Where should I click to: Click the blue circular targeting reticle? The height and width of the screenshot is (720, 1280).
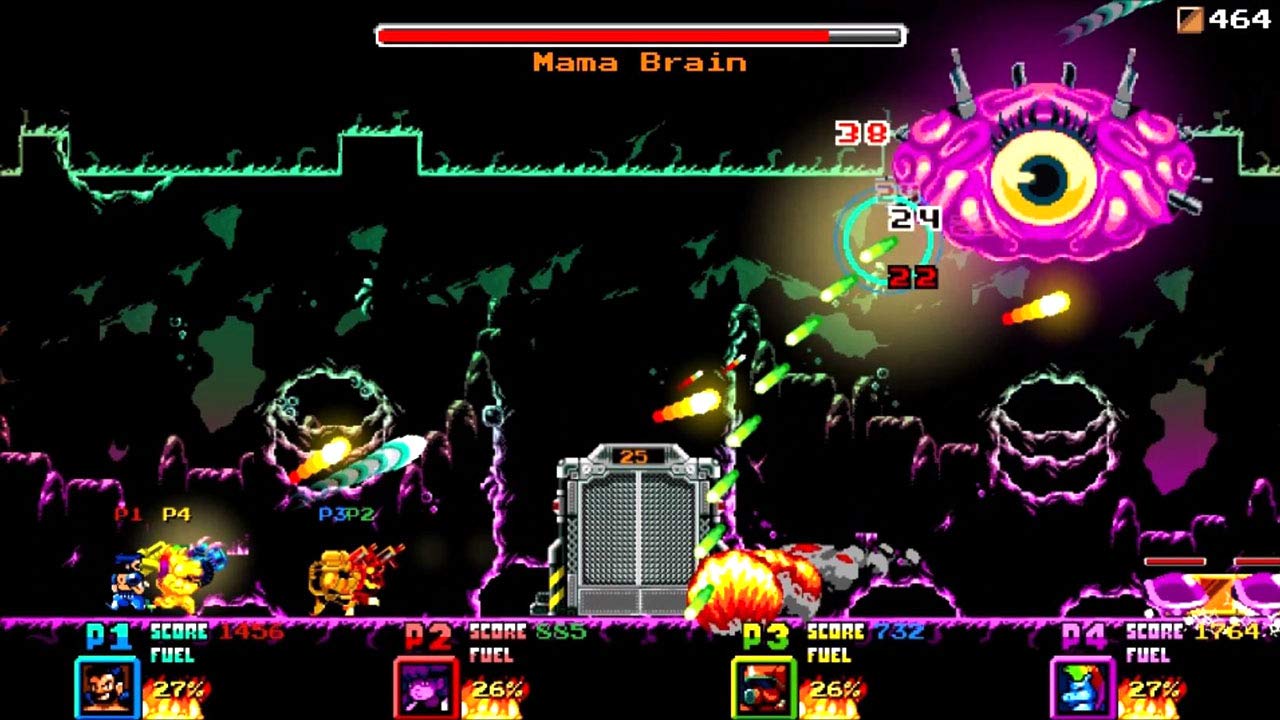coord(890,240)
